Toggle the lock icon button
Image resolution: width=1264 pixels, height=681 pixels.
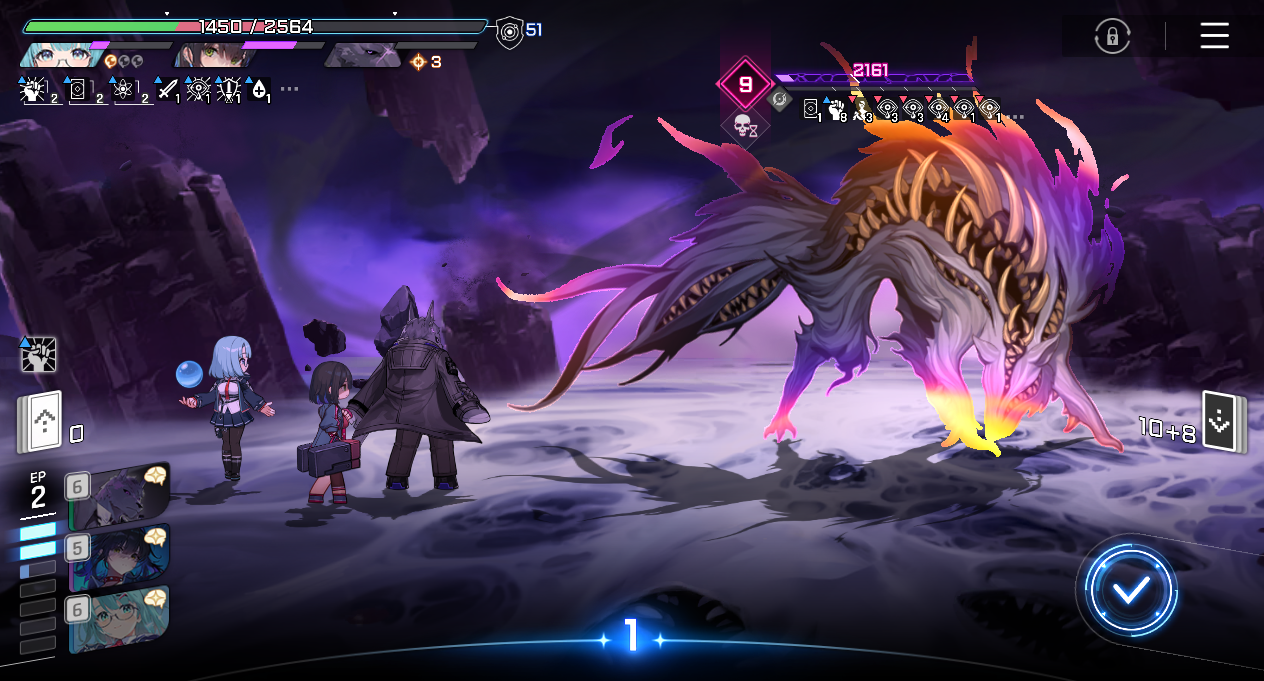tap(1111, 37)
